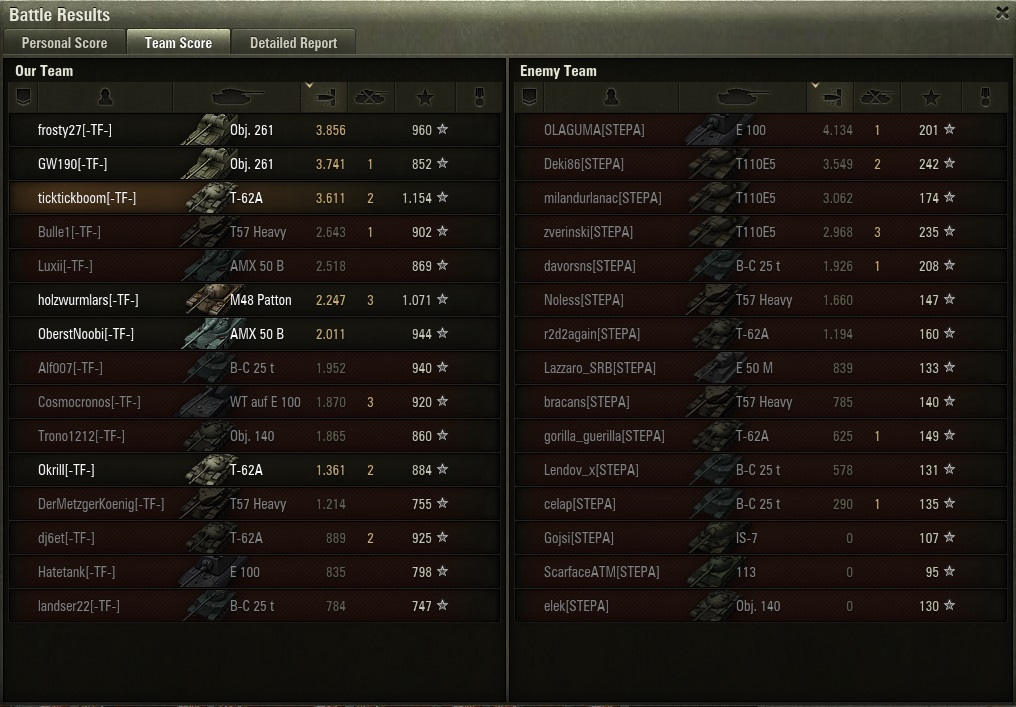The height and width of the screenshot is (707, 1016).
Task: Sort Our Team by experience star column
Action: [425, 97]
